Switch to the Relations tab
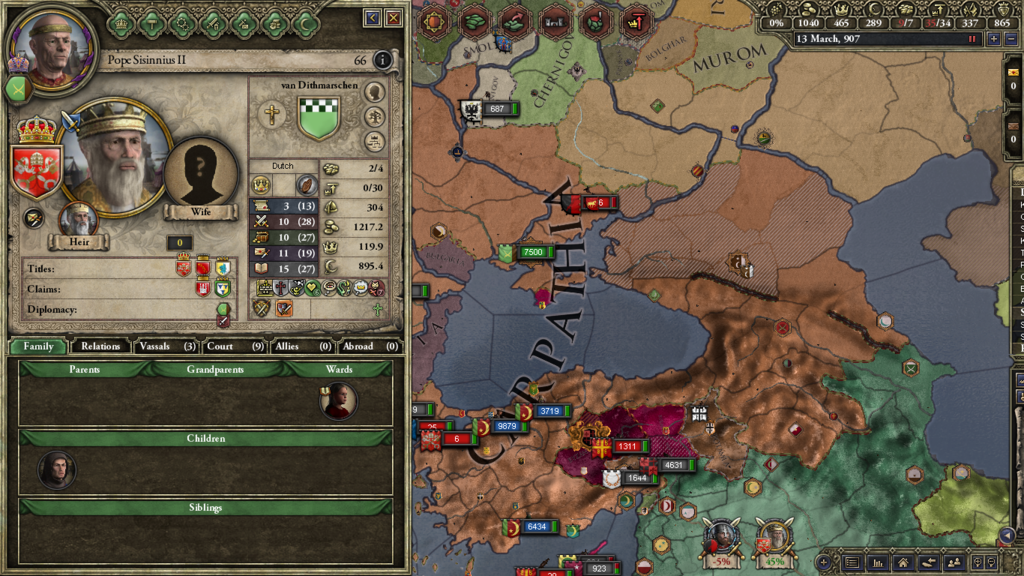The width and height of the screenshot is (1024, 576). [x=101, y=346]
